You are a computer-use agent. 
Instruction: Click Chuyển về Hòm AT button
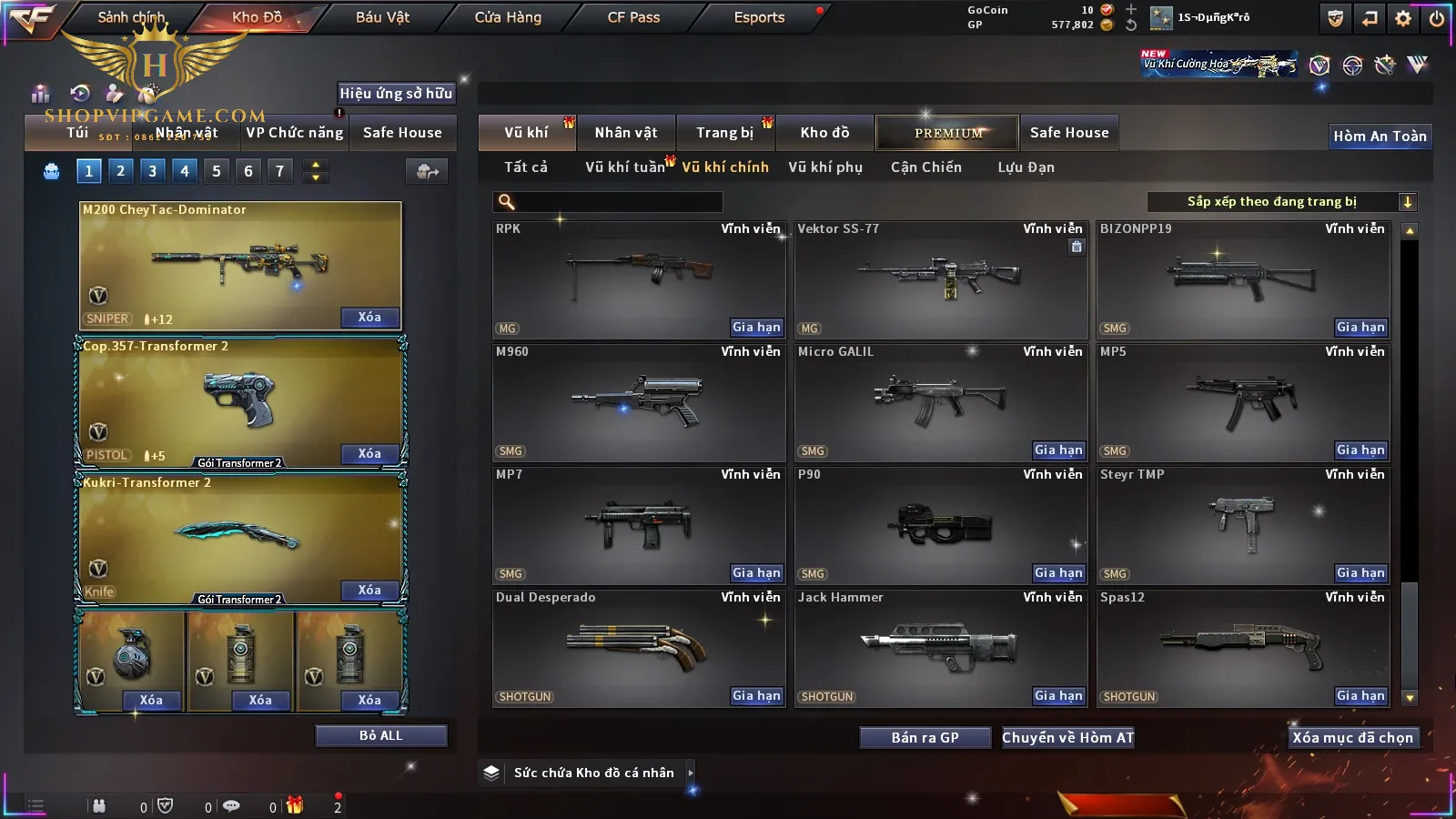click(1067, 737)
